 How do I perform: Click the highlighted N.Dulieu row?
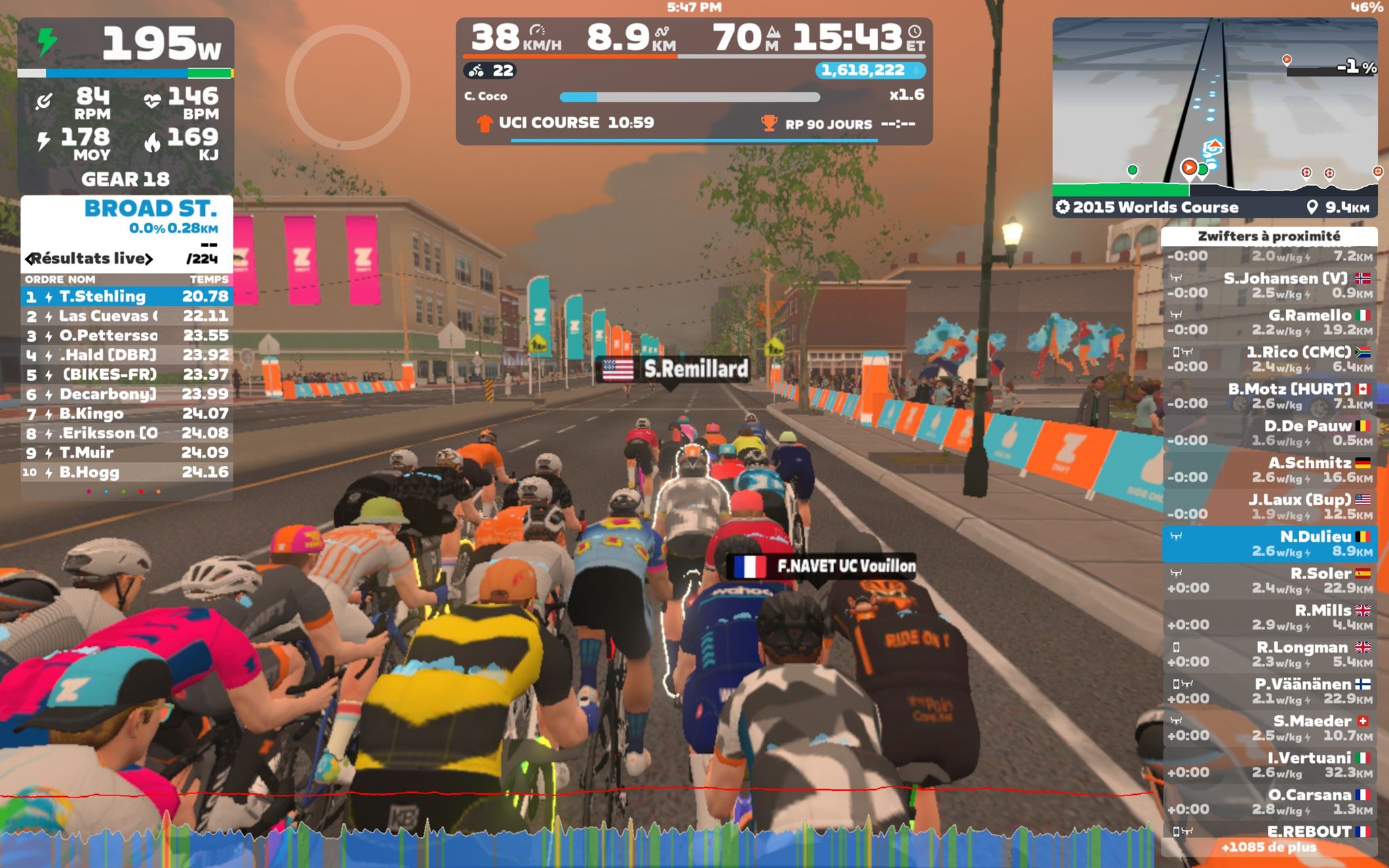click(x=1269, y=544)
